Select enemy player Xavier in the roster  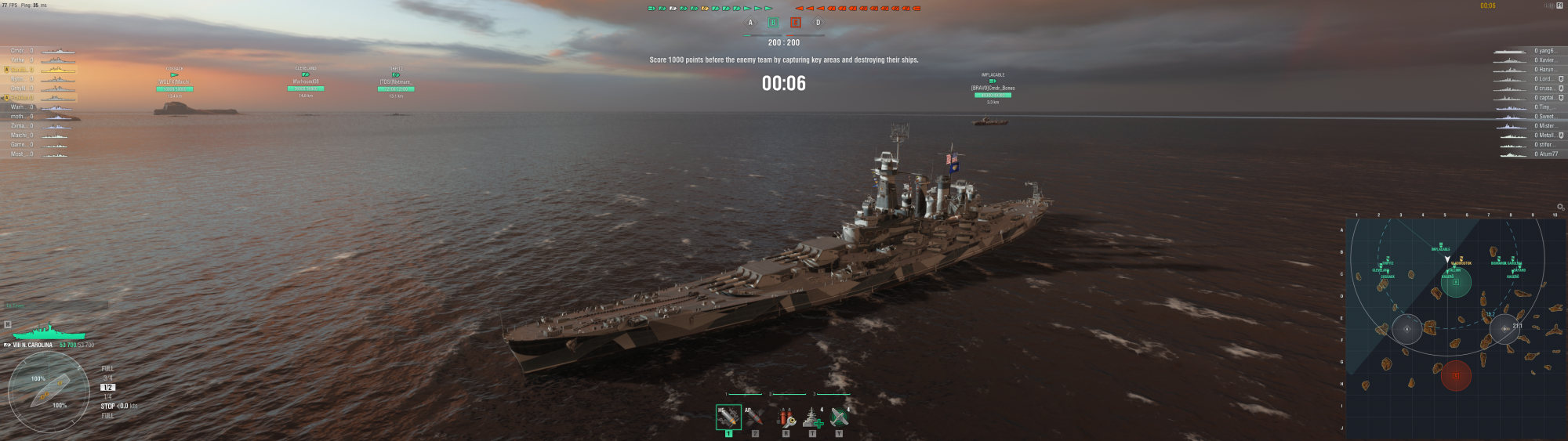[1545, 60]
